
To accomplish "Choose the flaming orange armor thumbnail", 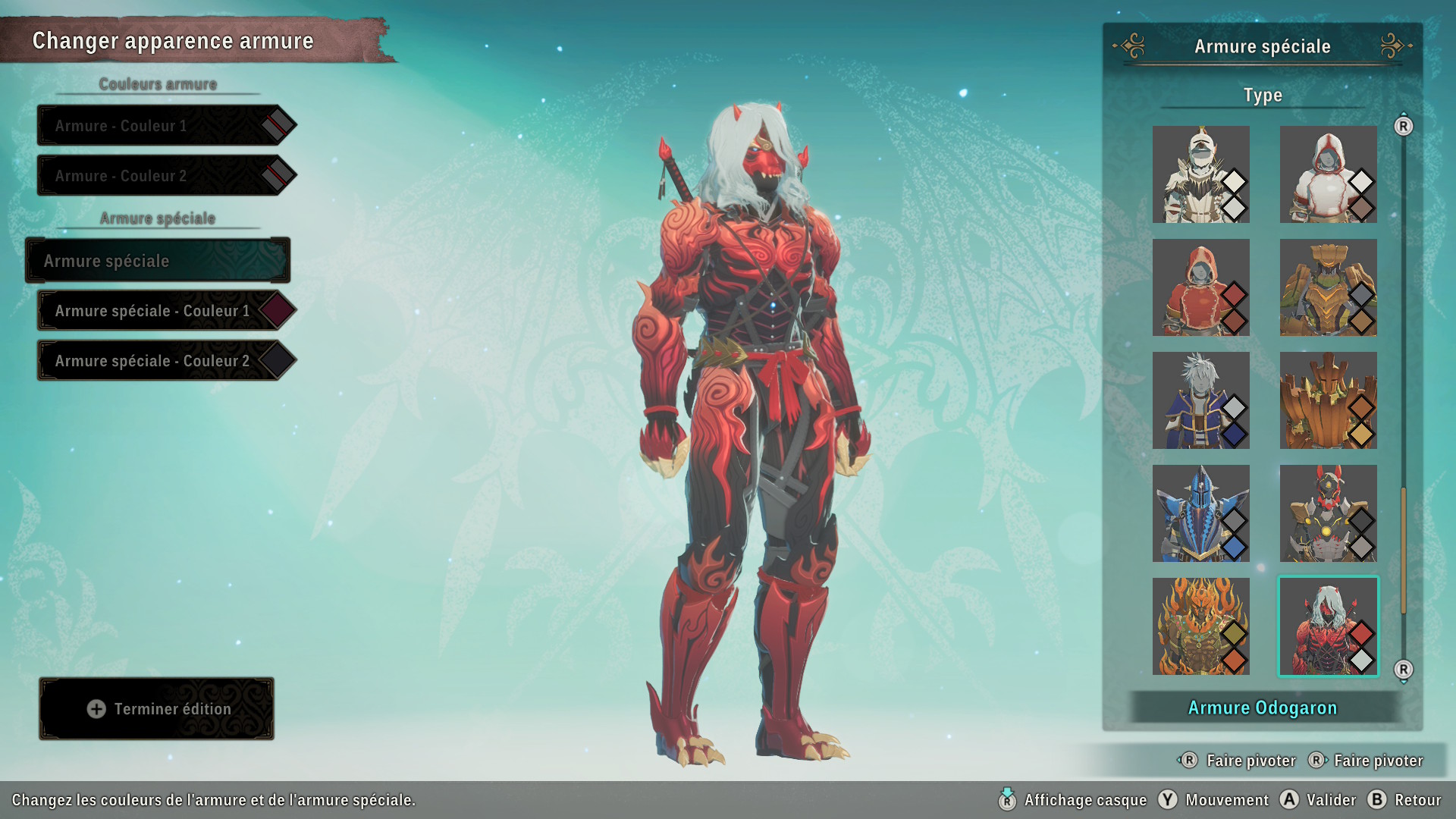I will (x=1200, y=626).
